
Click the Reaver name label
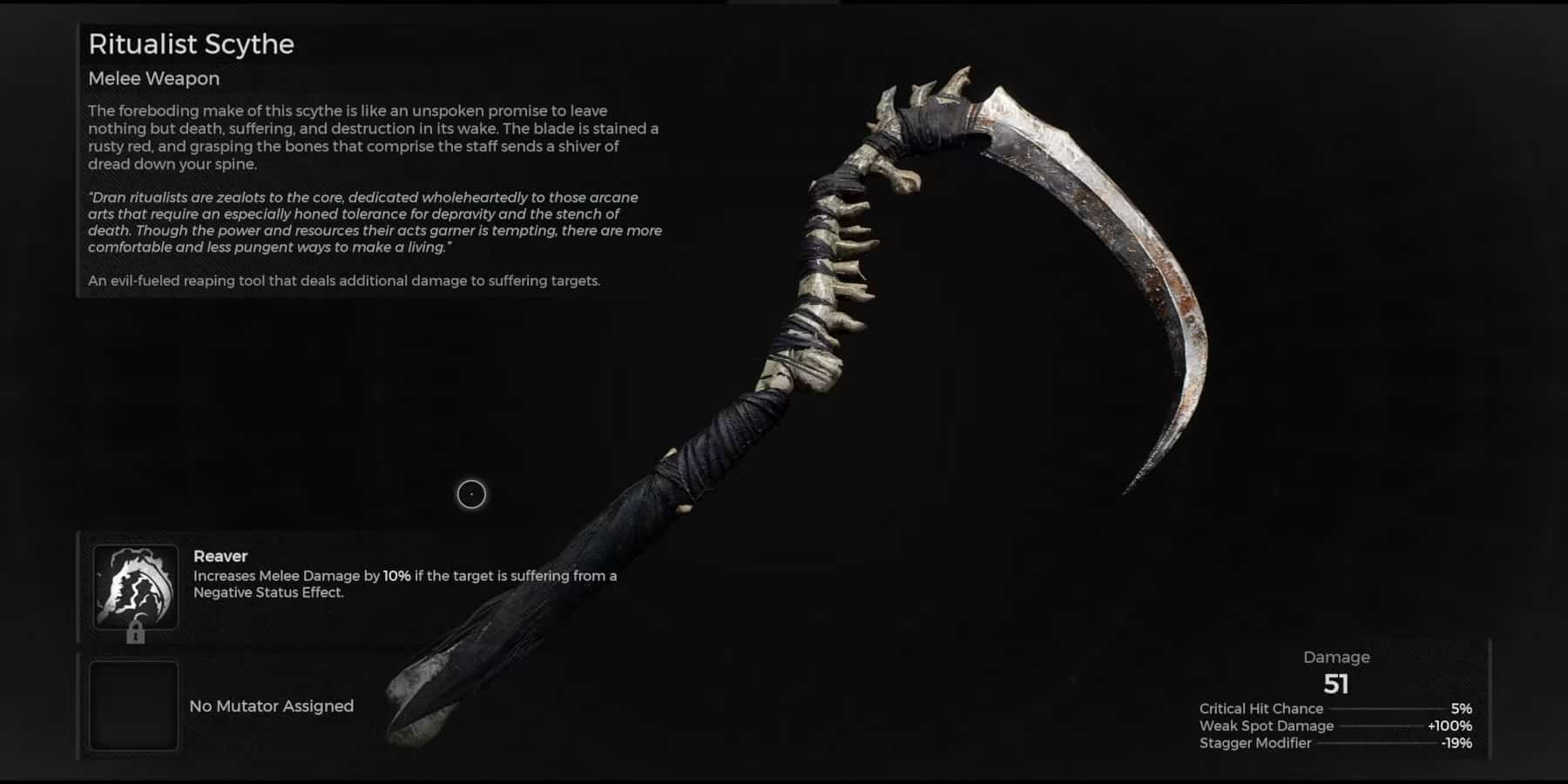221,556
